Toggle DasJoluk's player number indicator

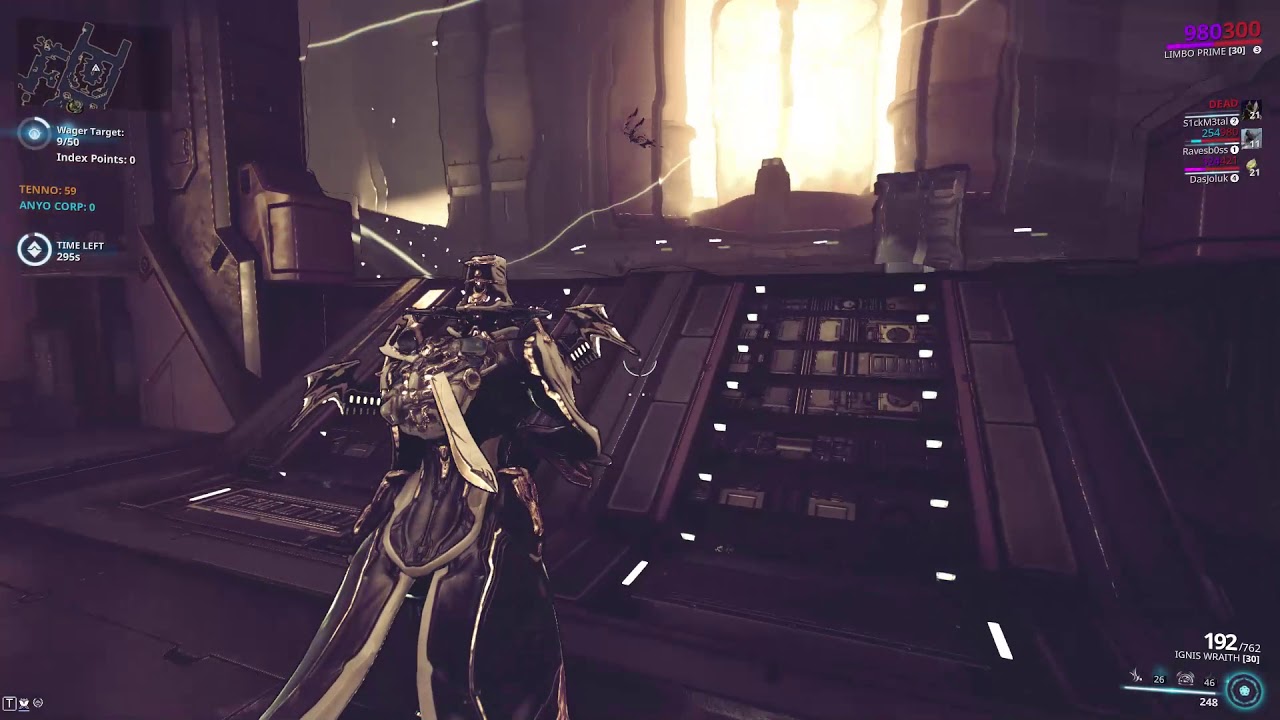(1234, 178)
